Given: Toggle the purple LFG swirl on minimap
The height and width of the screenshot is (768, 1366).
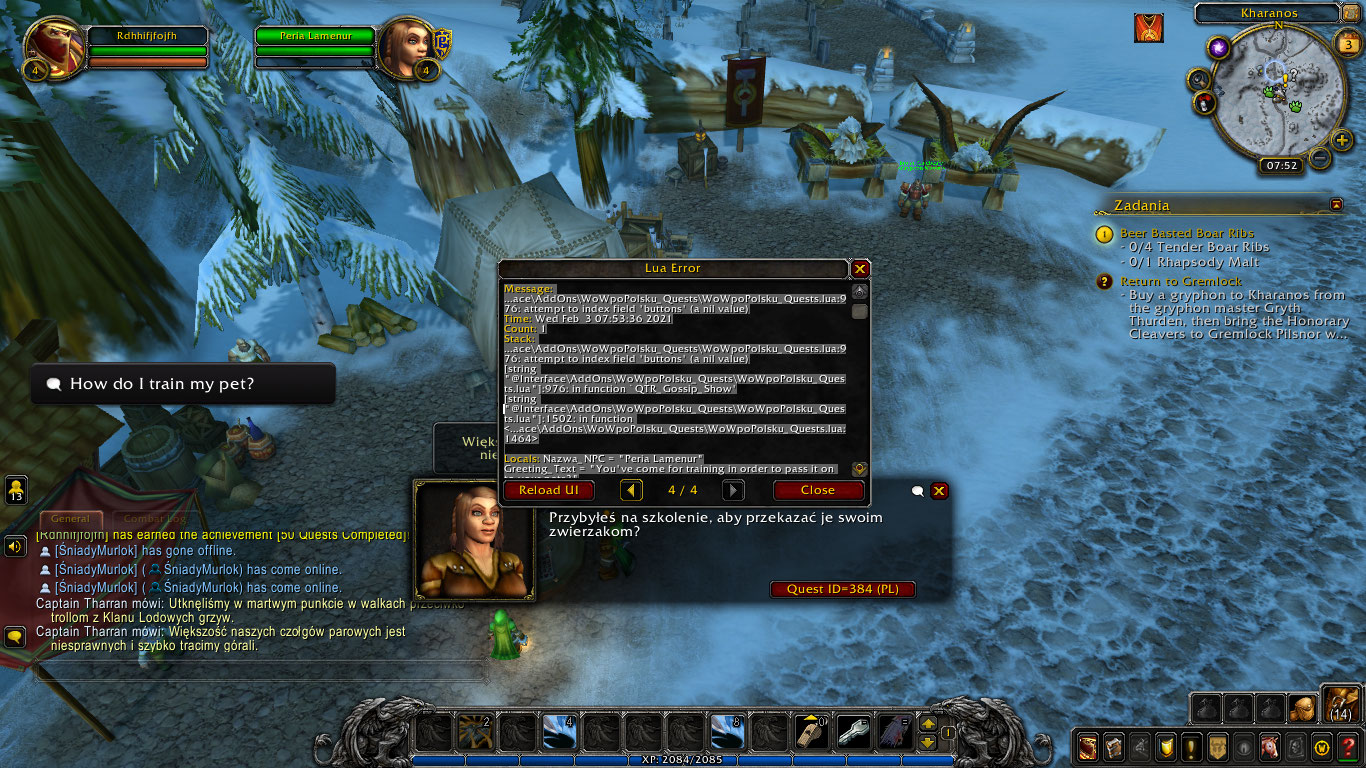Looking at the screenshot, I should point(1218,48).
